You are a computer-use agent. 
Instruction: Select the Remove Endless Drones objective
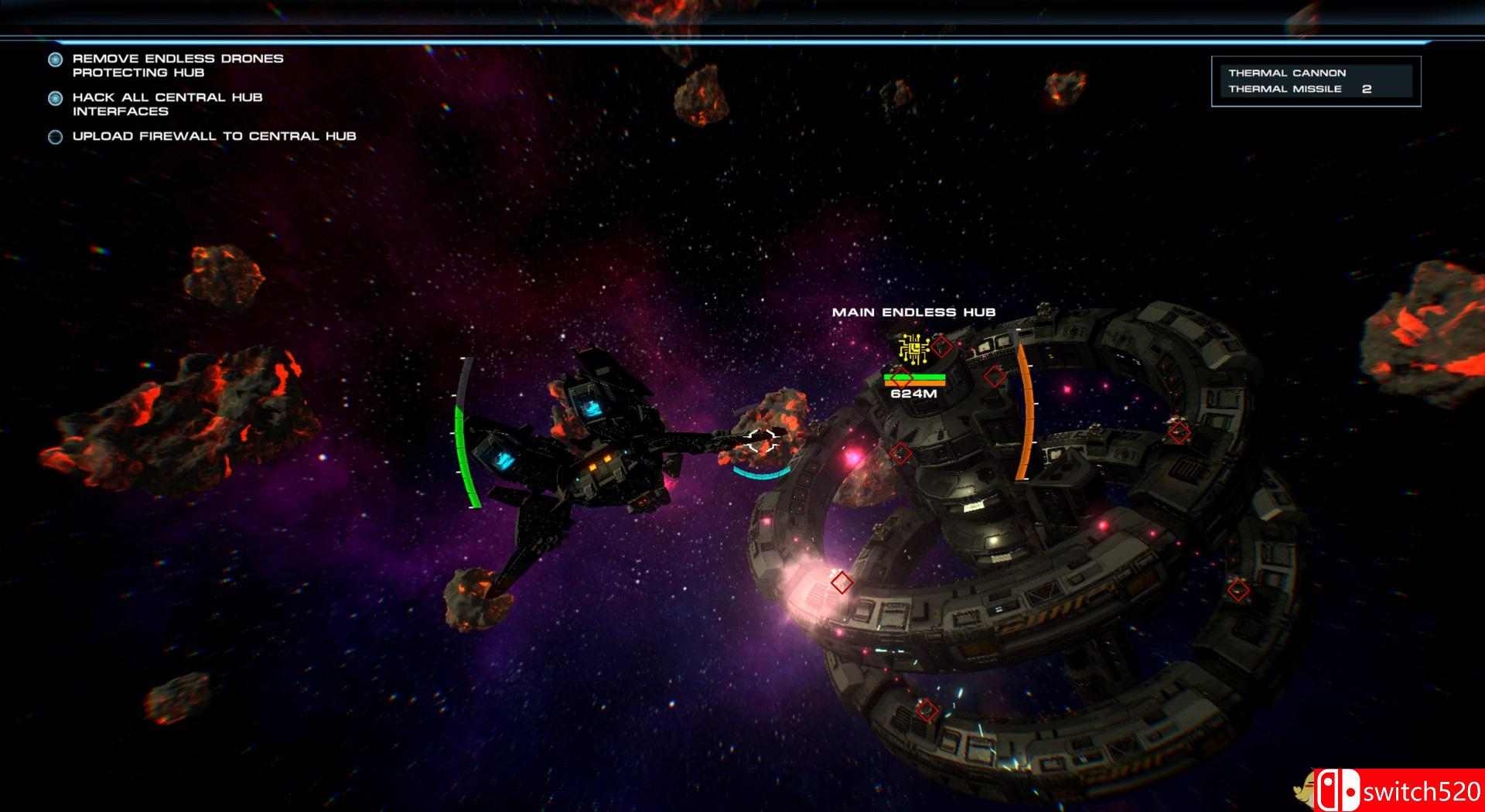click(x=177, y=65)
